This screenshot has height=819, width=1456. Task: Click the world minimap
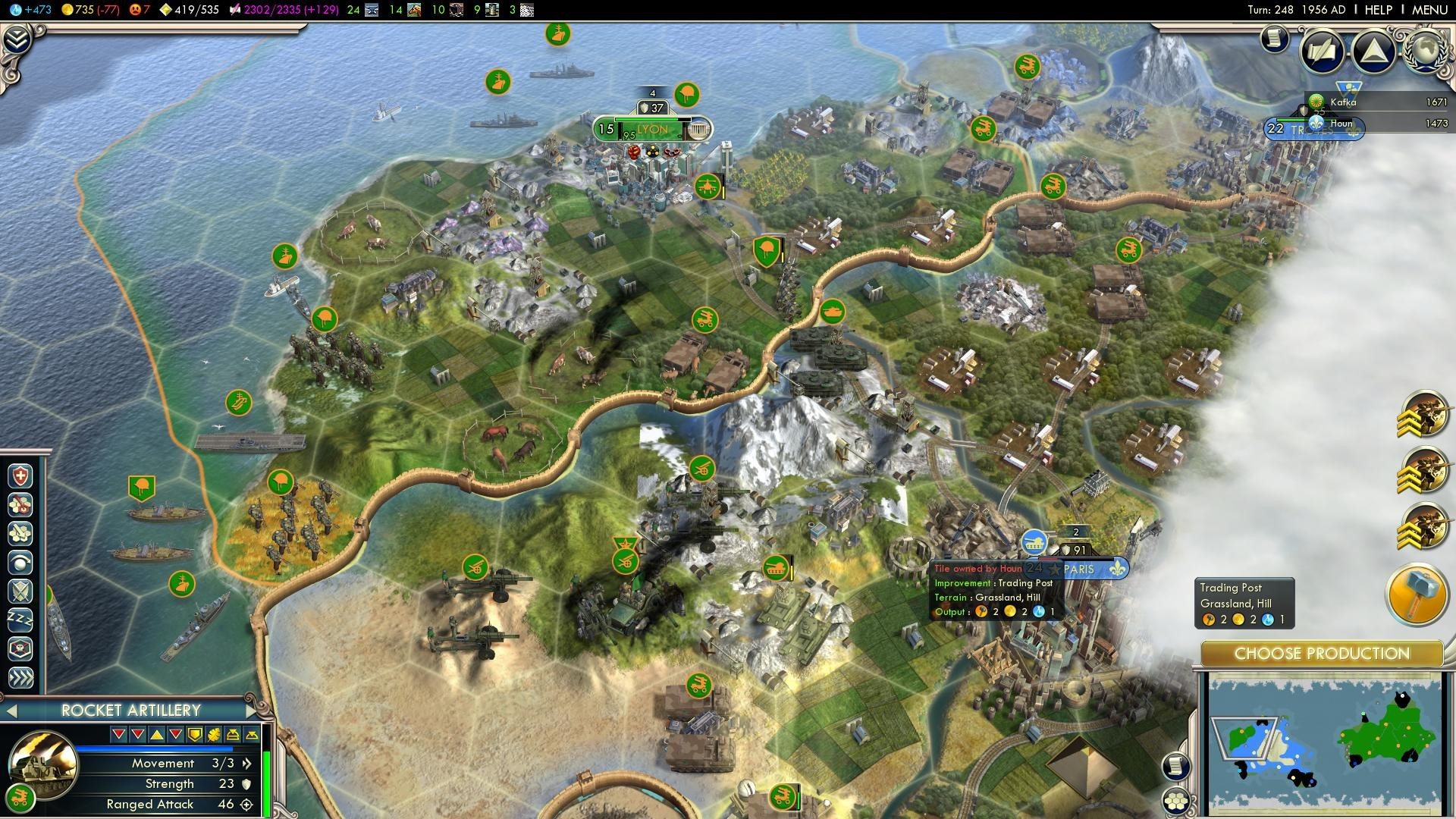1323,745
